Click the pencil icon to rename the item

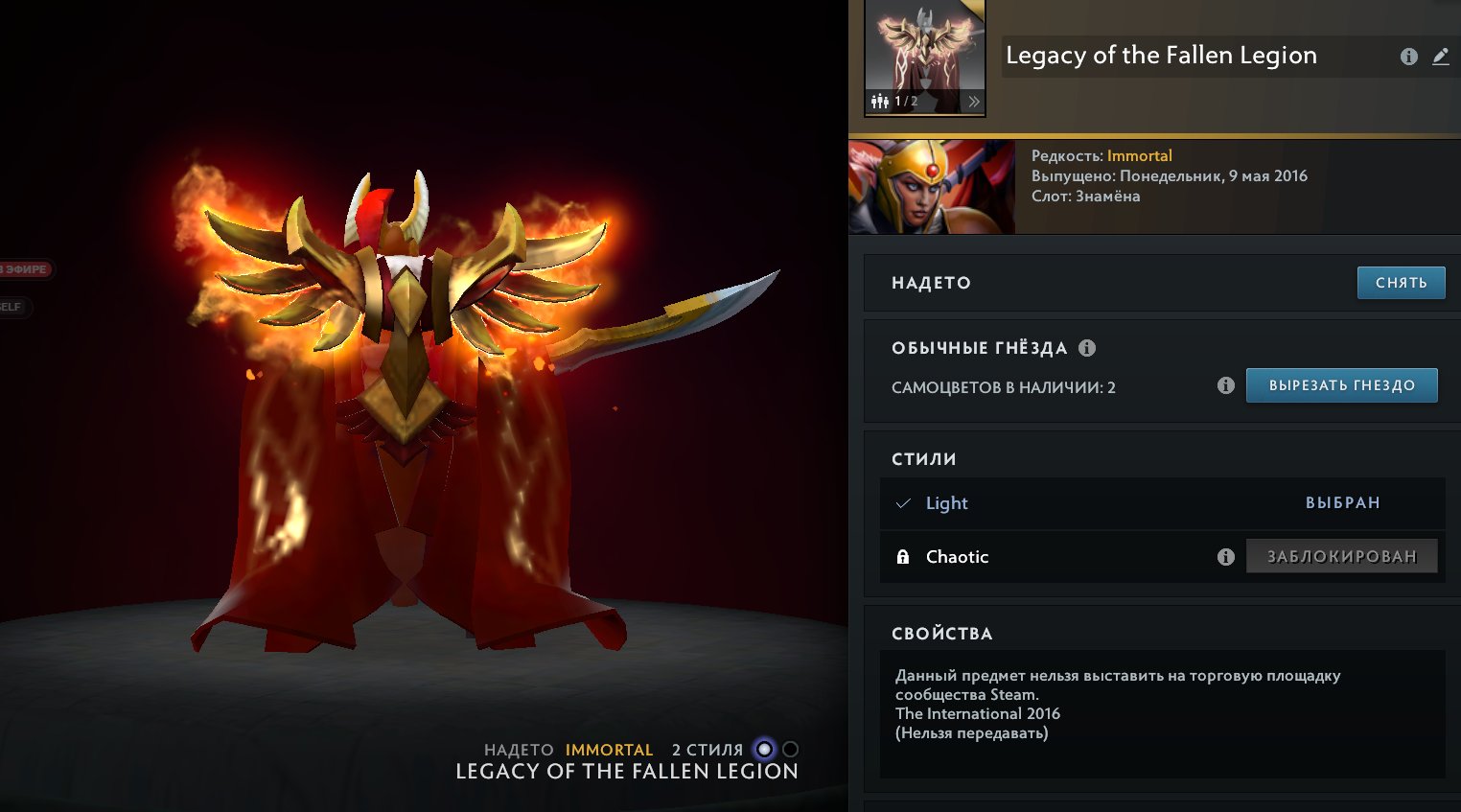[x=1441, y=56]
